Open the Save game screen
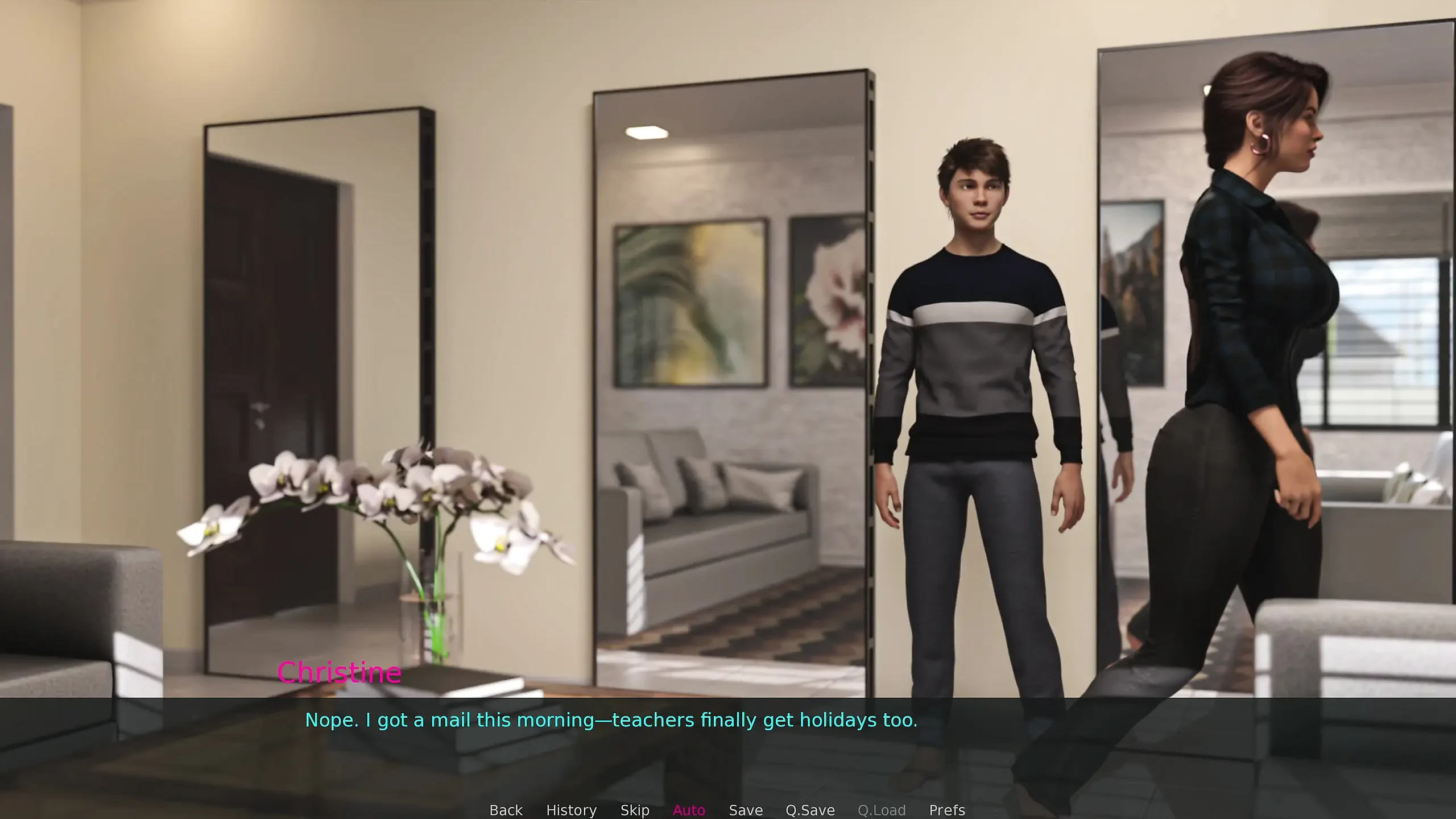The image size is (1456, 819). (746, 809)
